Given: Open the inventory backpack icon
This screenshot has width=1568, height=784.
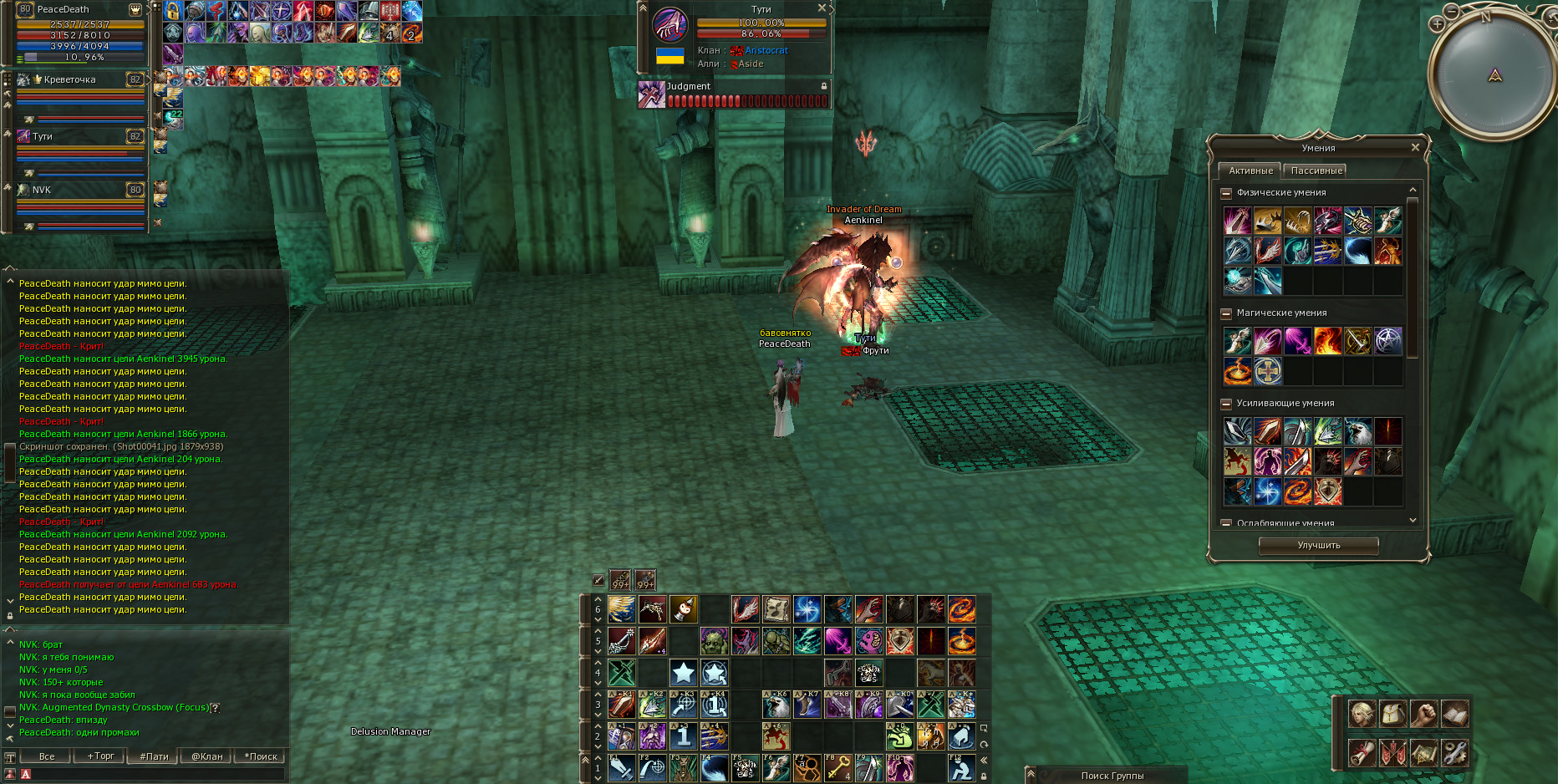Looking at the screenshot, I should (1392, 714).
